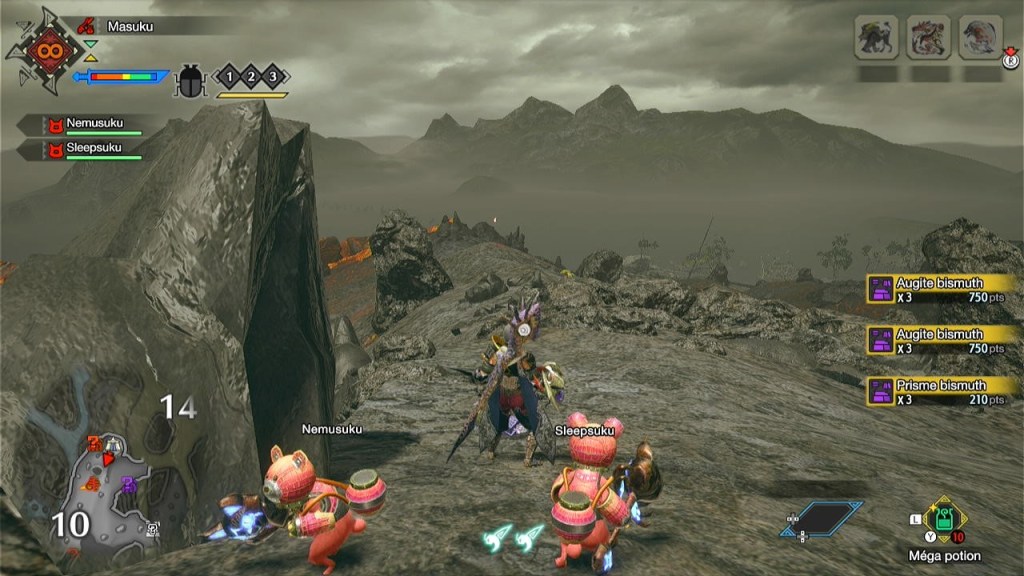
Task: Select the red and white monster icon
Action: click(929, 38)
